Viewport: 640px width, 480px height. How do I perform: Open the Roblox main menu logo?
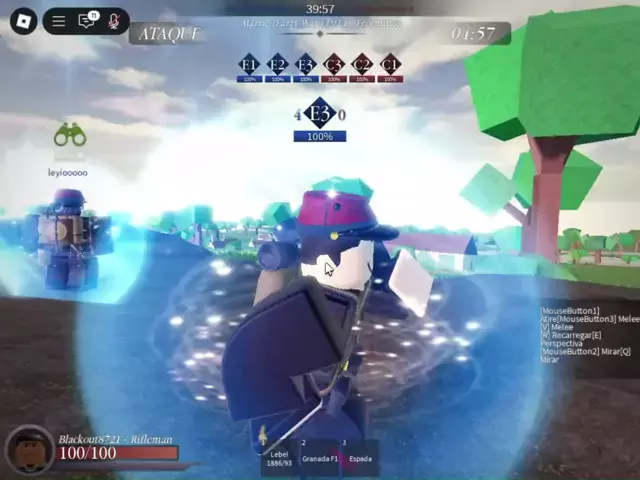(23, 21)
